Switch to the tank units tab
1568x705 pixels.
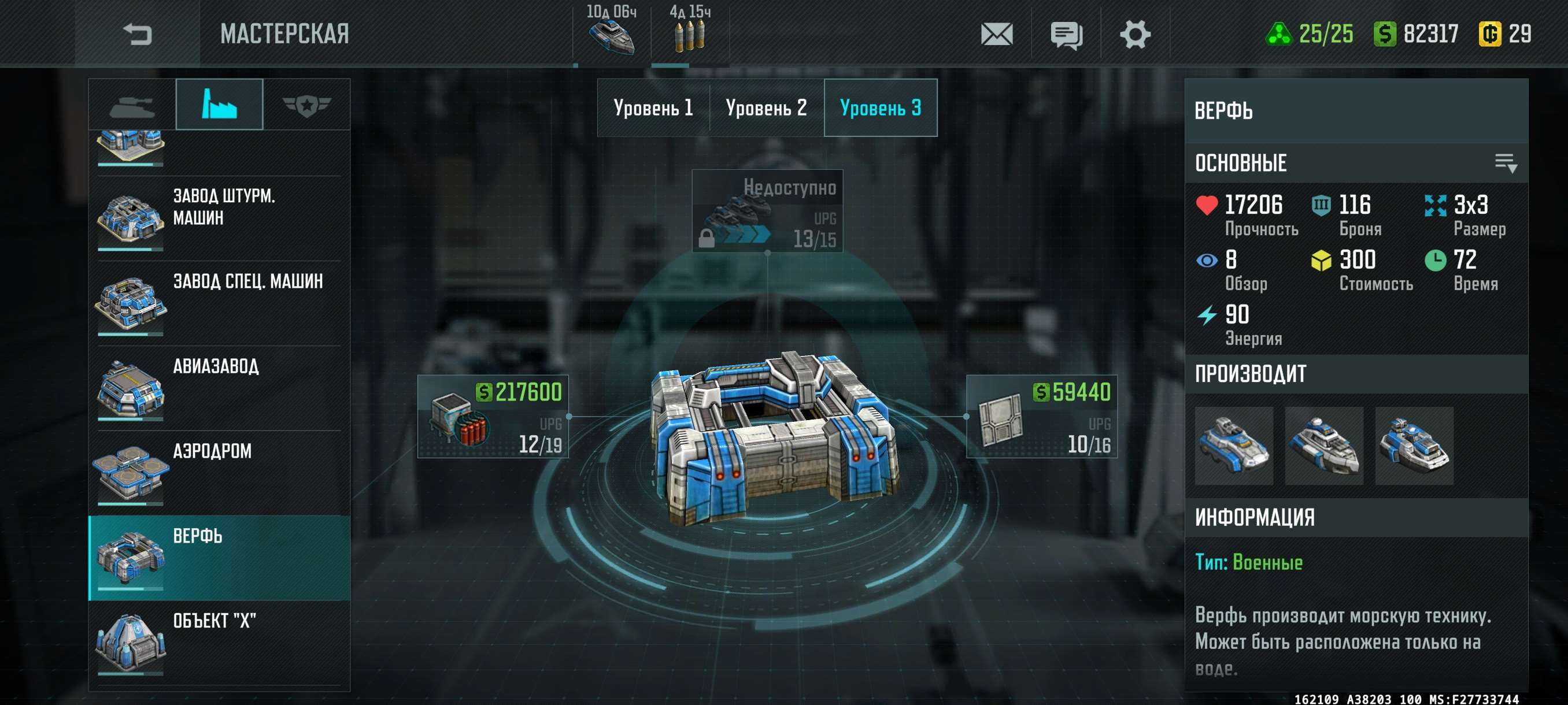132,106
